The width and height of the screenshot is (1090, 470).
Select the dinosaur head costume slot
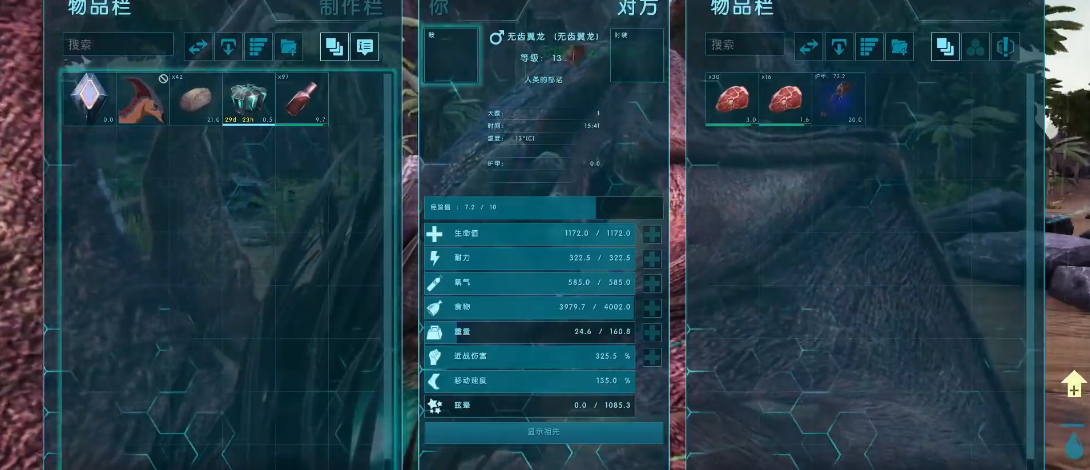tap(143, 99)
